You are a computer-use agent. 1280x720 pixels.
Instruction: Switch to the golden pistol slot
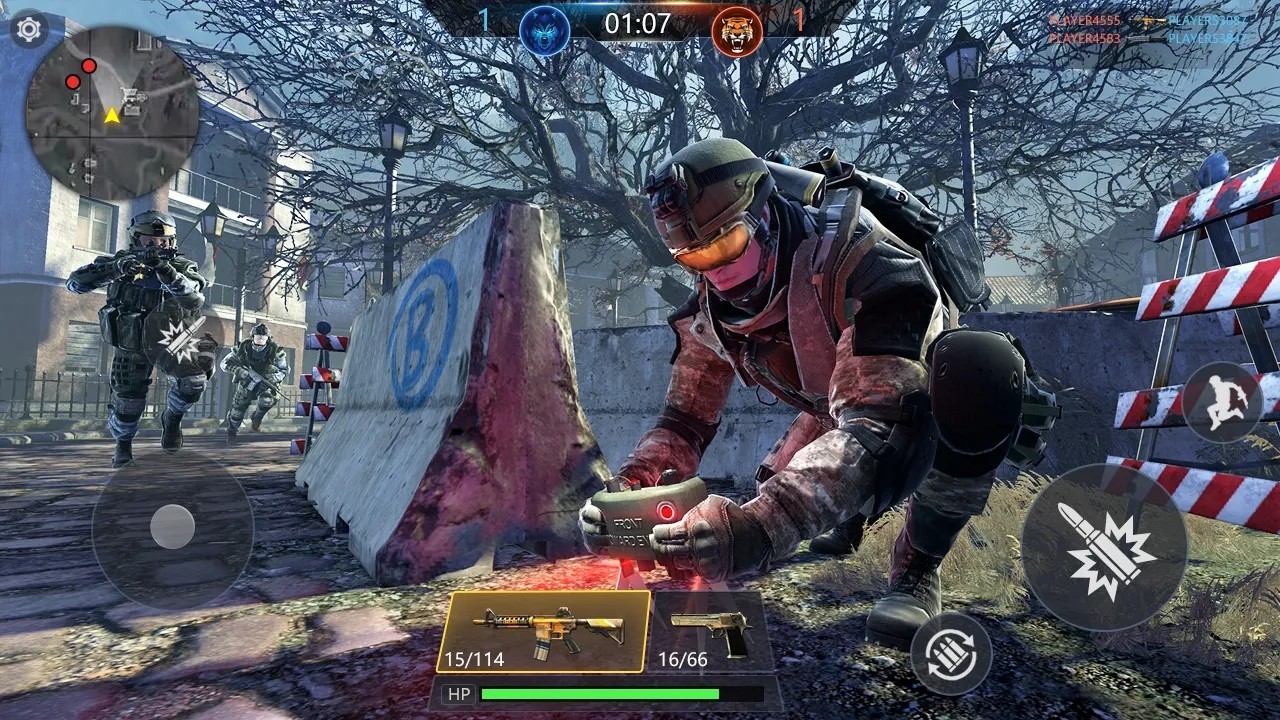(711, 631)
